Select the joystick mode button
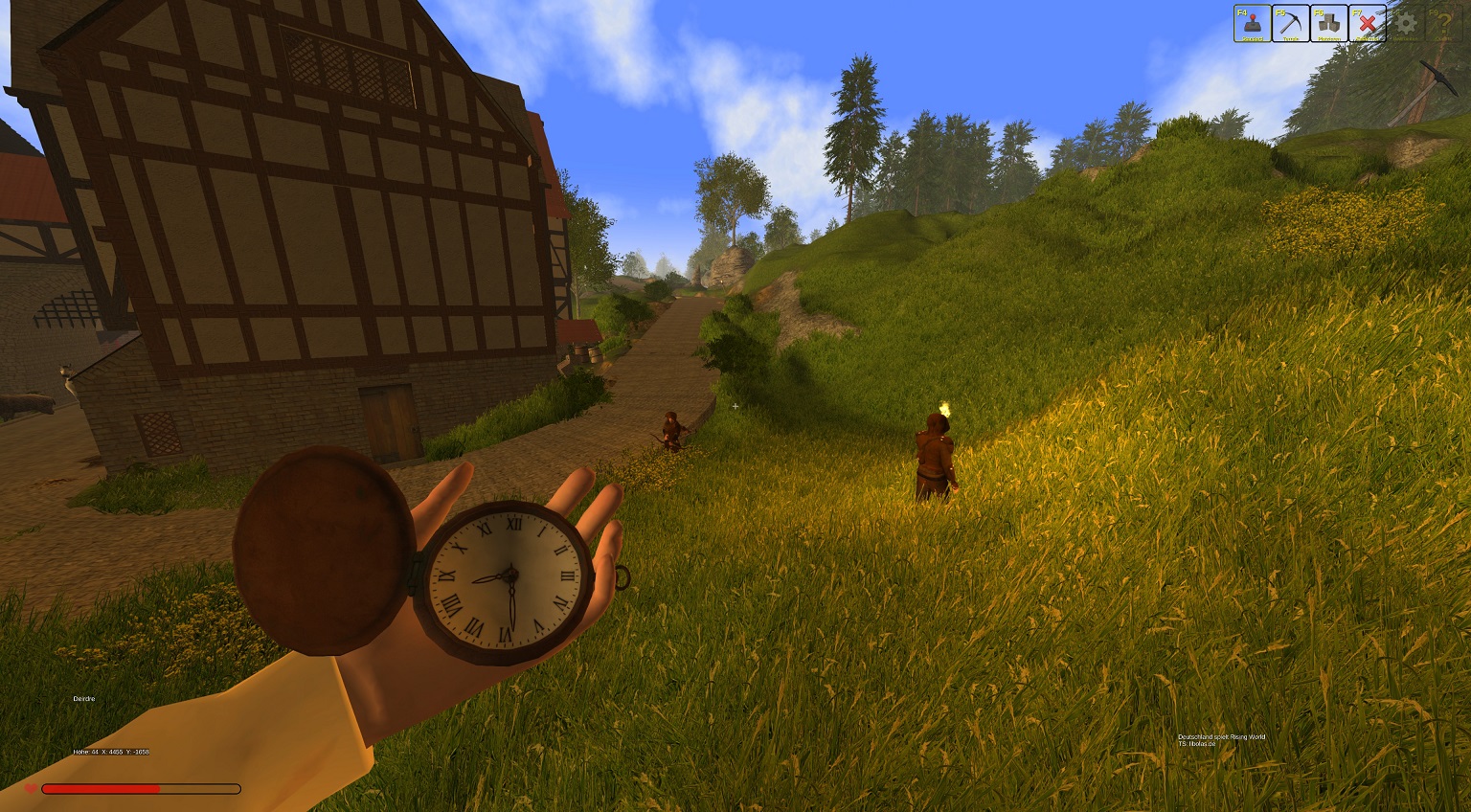Viewport: 1471px width, 812px height. click(1252, 24)
